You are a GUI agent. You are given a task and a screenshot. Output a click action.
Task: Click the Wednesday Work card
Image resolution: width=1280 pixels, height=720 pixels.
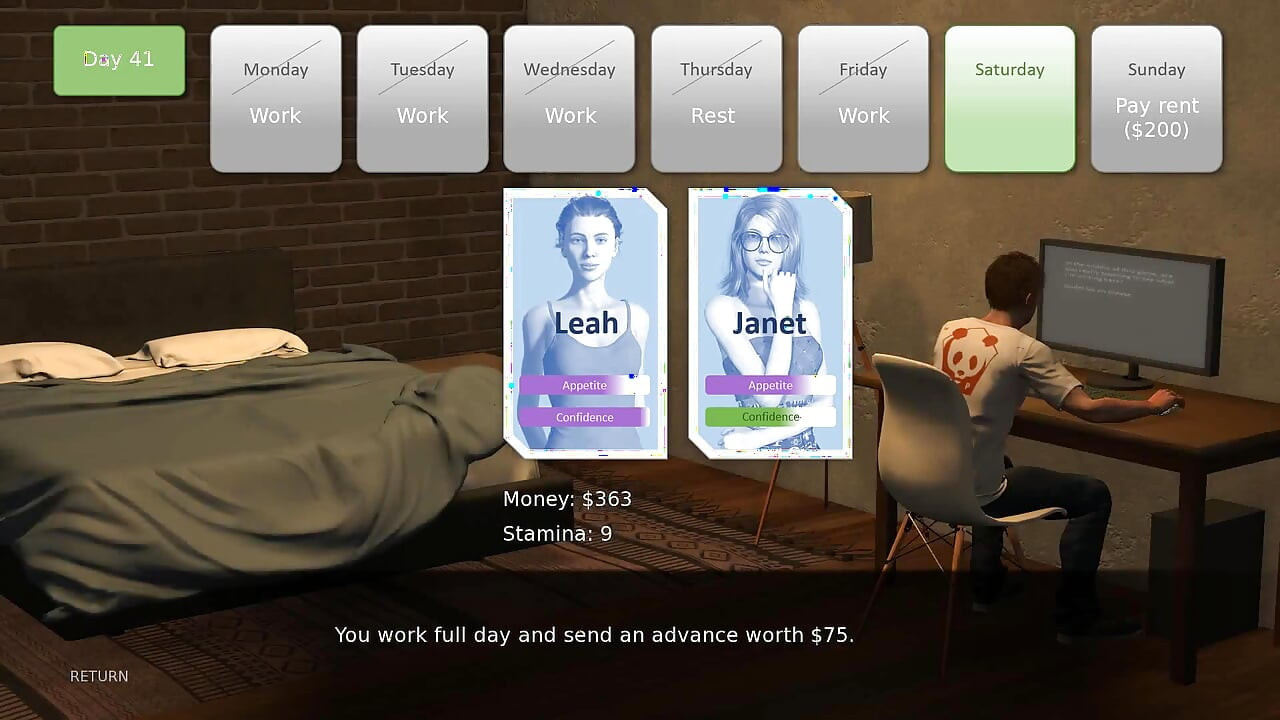point(569,97)
